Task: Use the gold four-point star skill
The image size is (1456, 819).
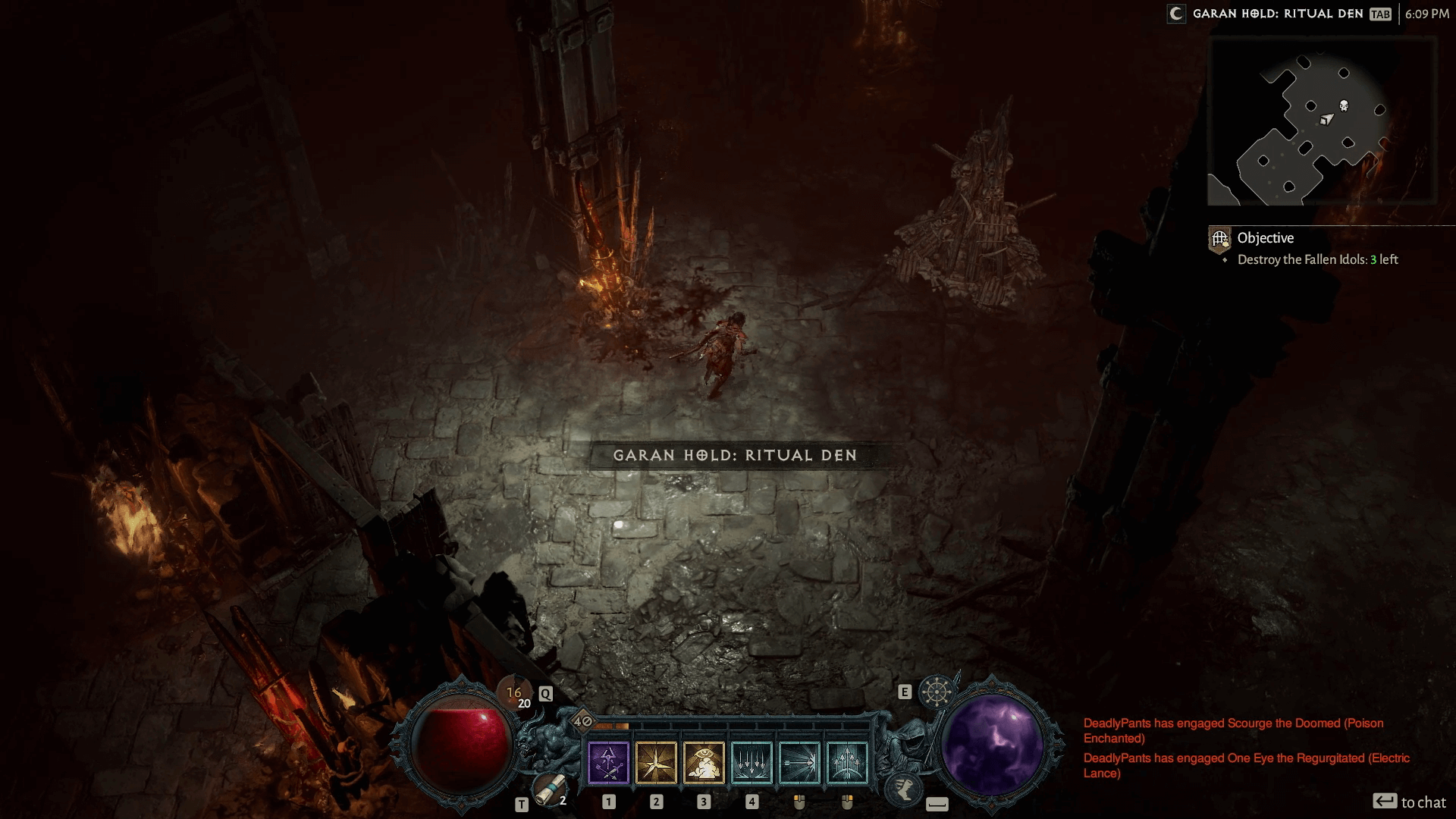Action: pos(656,763)
